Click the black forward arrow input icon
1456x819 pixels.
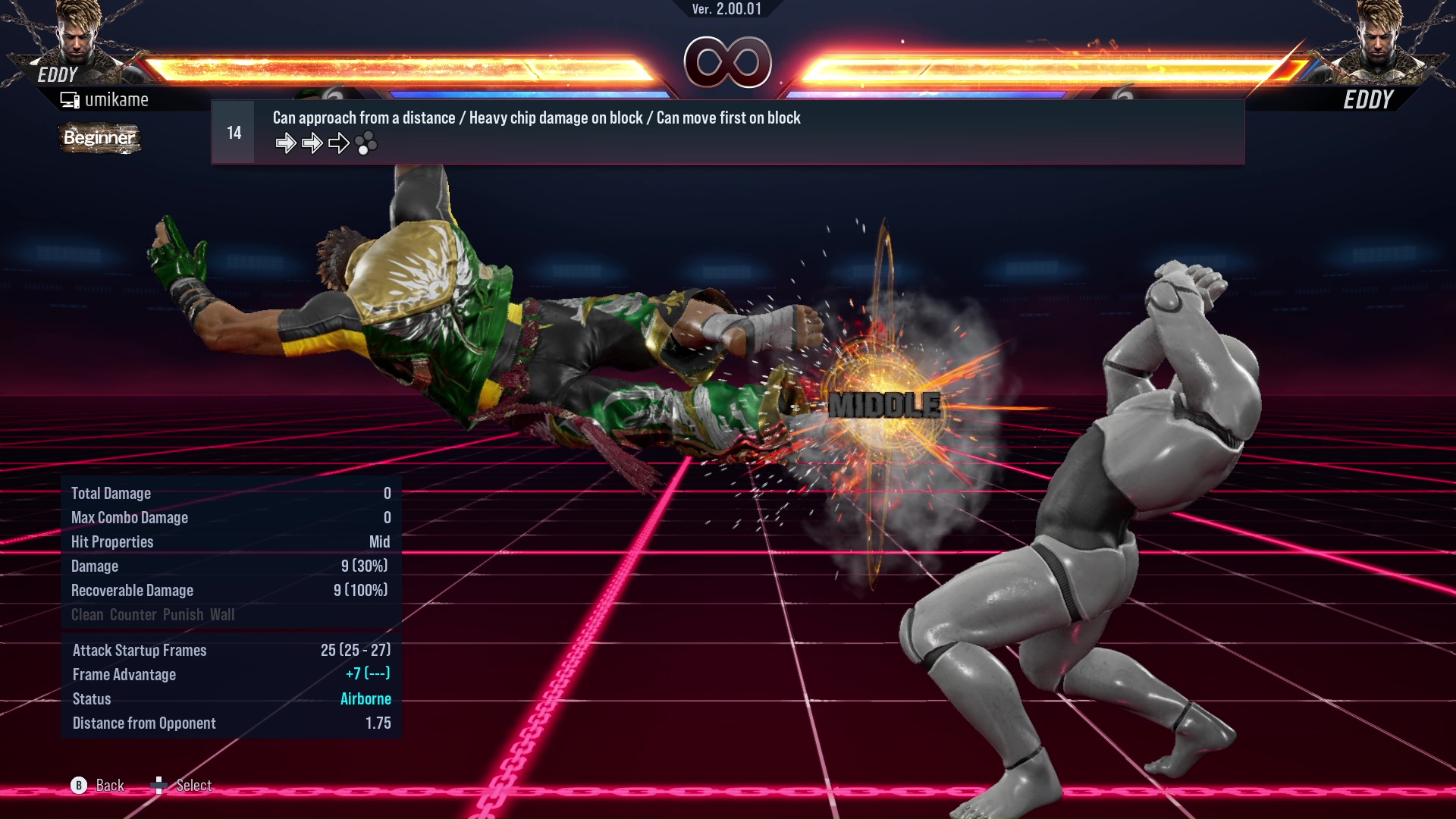[338, 142]
